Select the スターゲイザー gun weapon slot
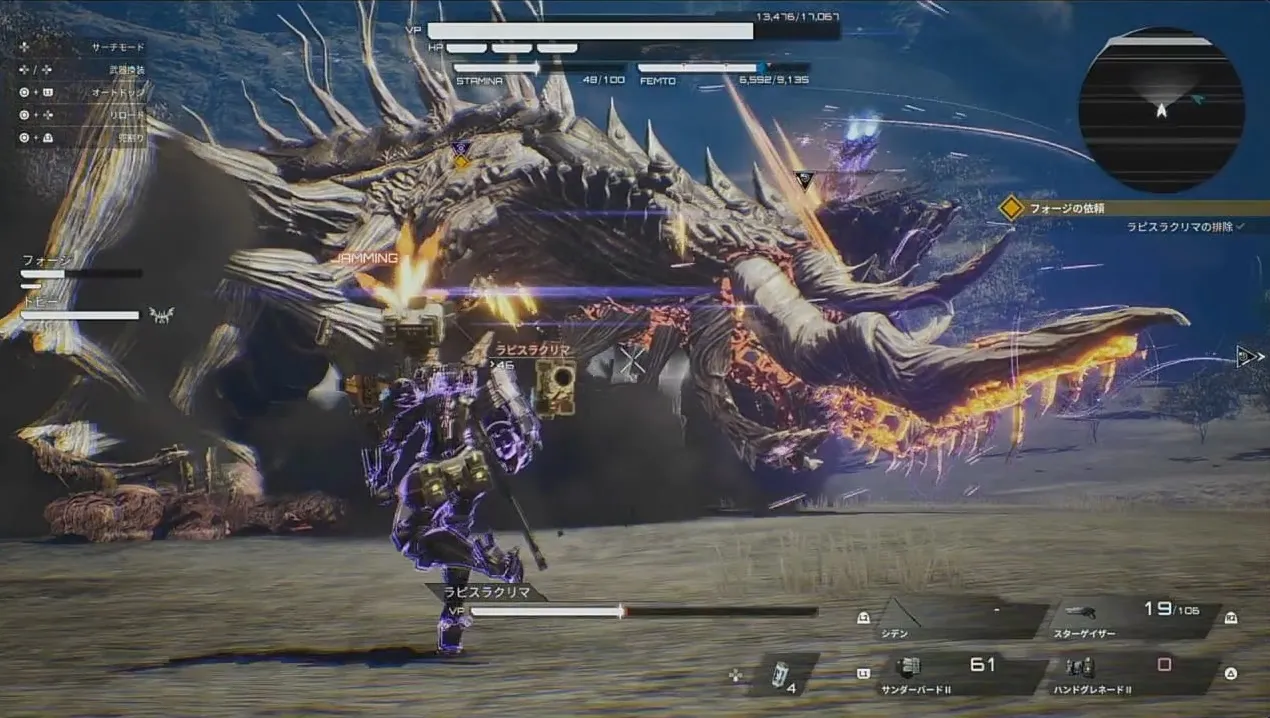This screenshot has height=718, width=1270. [x=1136, y=620]
